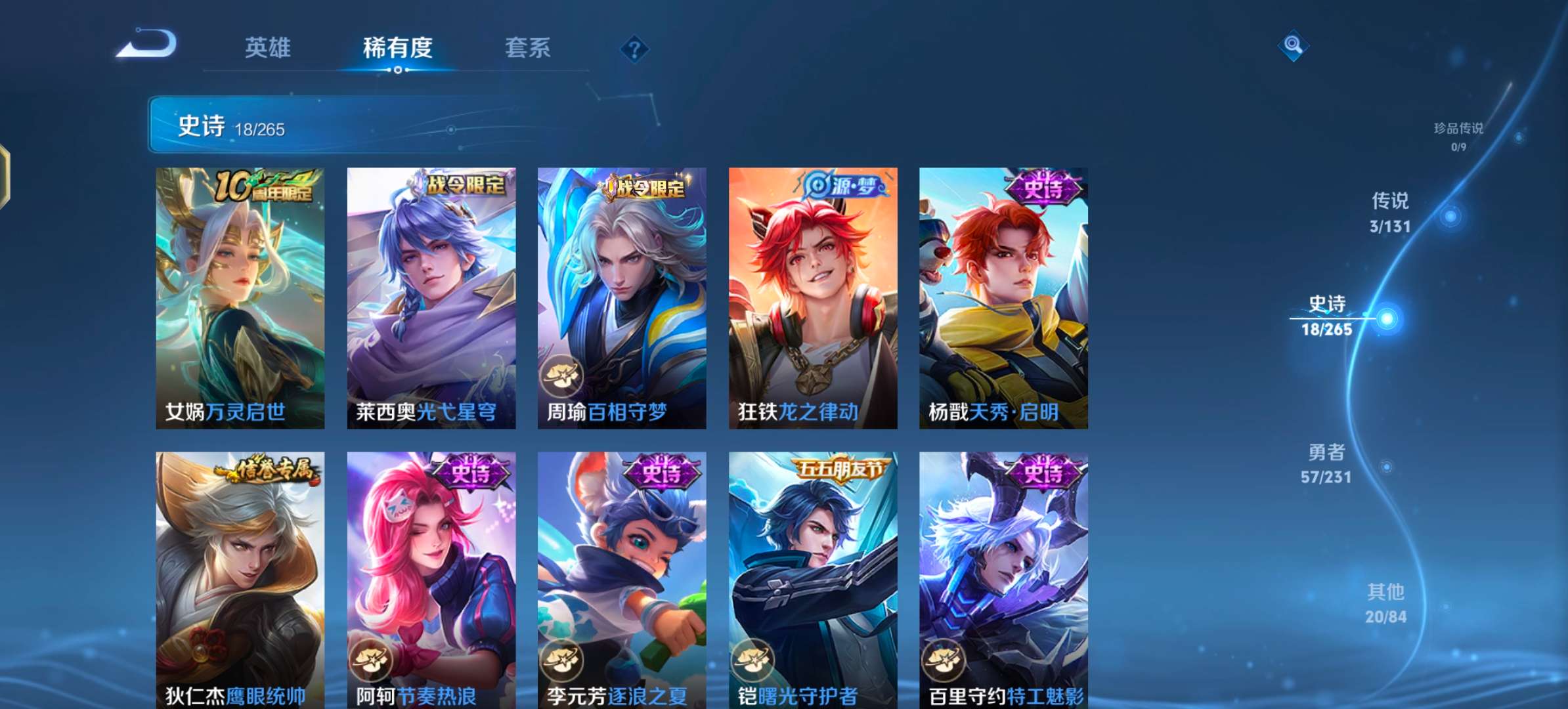Click the back arrow to exit collection
The height and width of the screenshot is (709, 1568).
[x=148, y=45]
